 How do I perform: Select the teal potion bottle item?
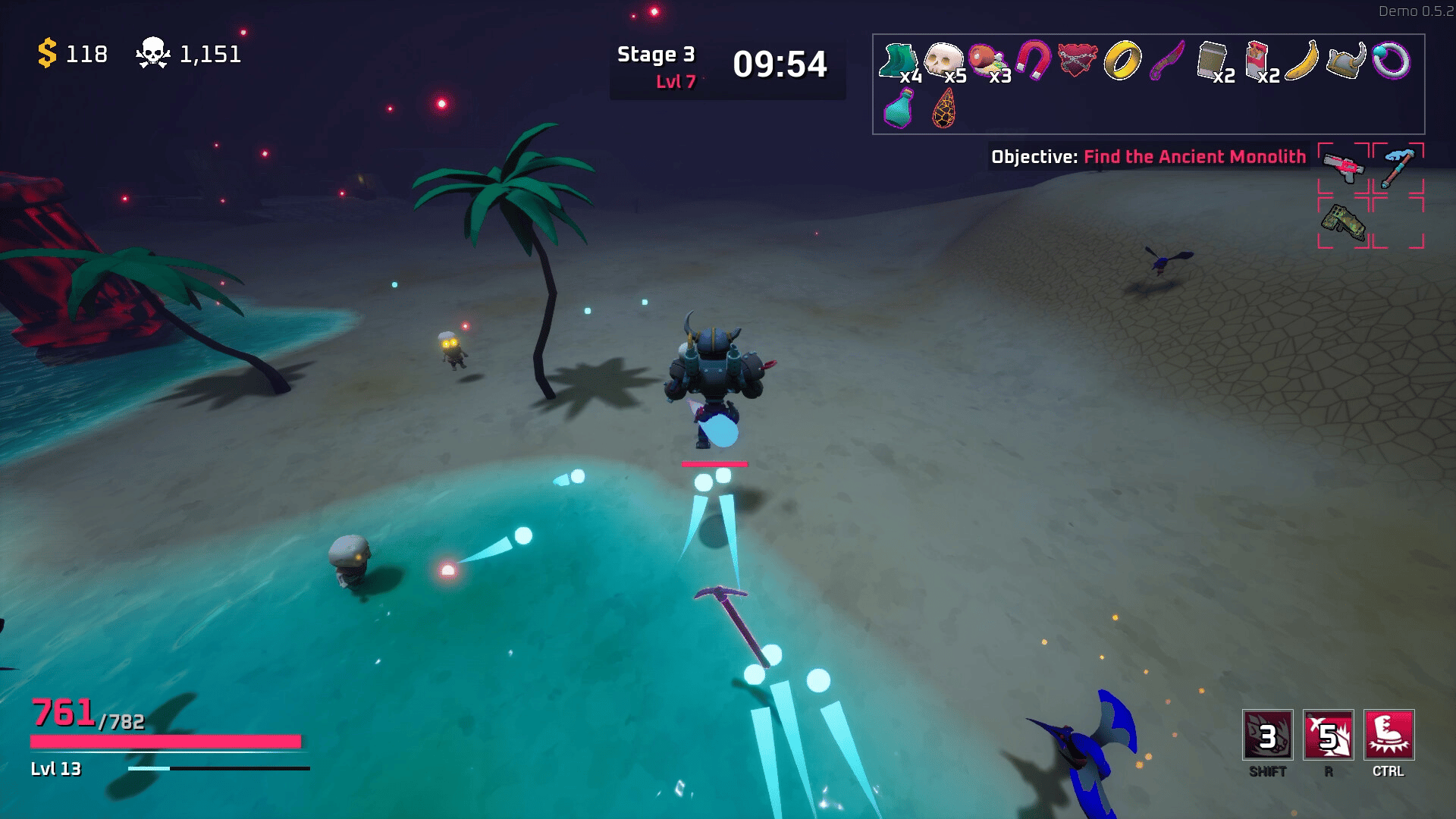pyautogui.click(x=899, y=108)
